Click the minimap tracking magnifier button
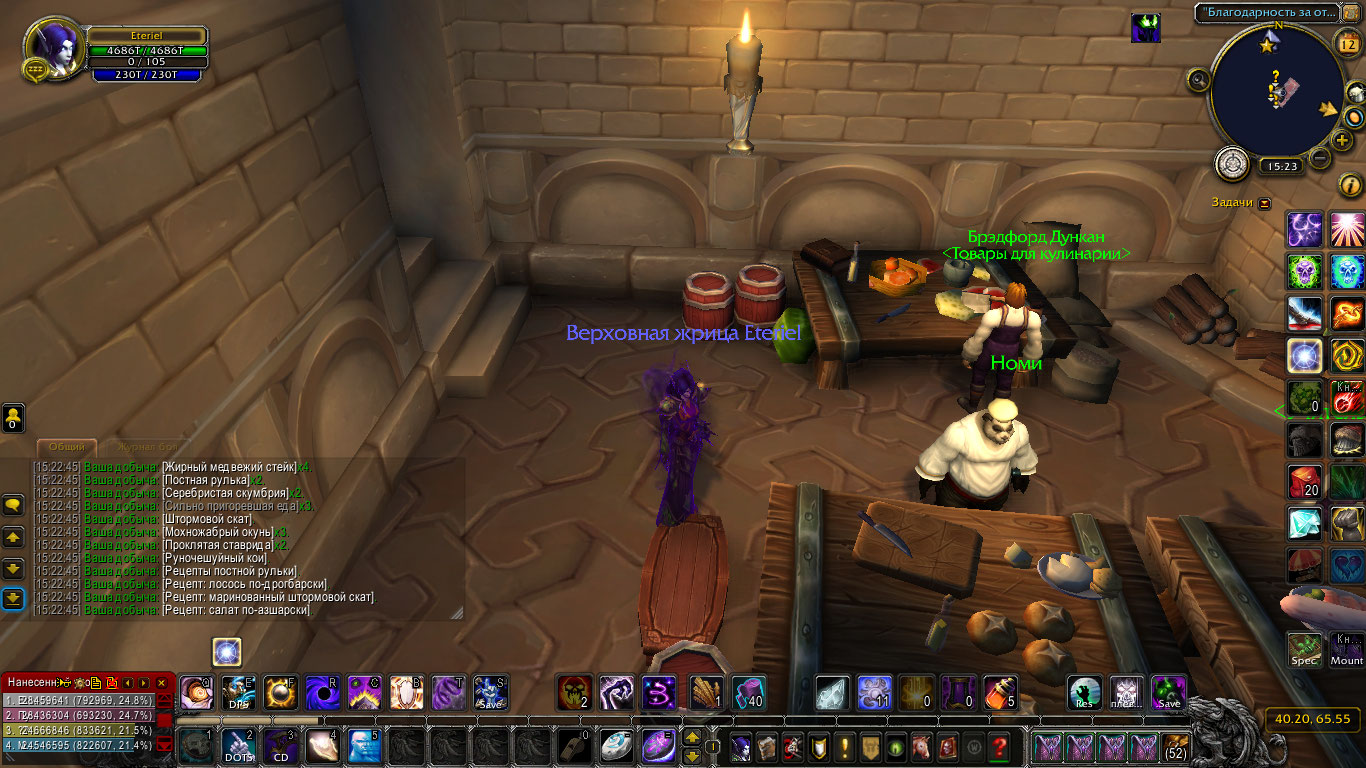Screen dimensions: 1366x768 1199,78
